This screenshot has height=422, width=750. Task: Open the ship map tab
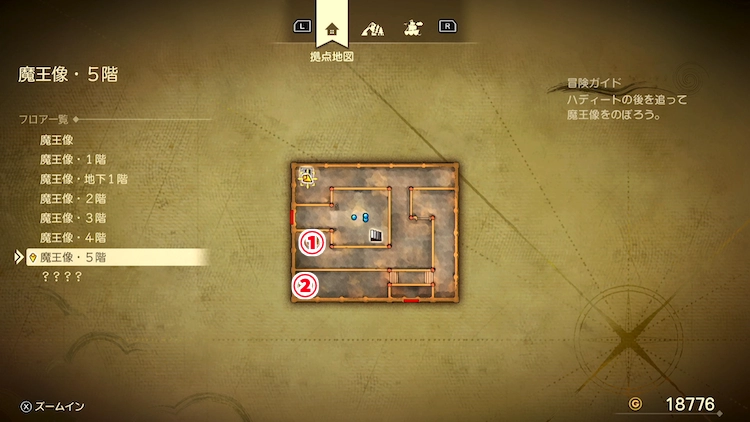coord(410,28)
